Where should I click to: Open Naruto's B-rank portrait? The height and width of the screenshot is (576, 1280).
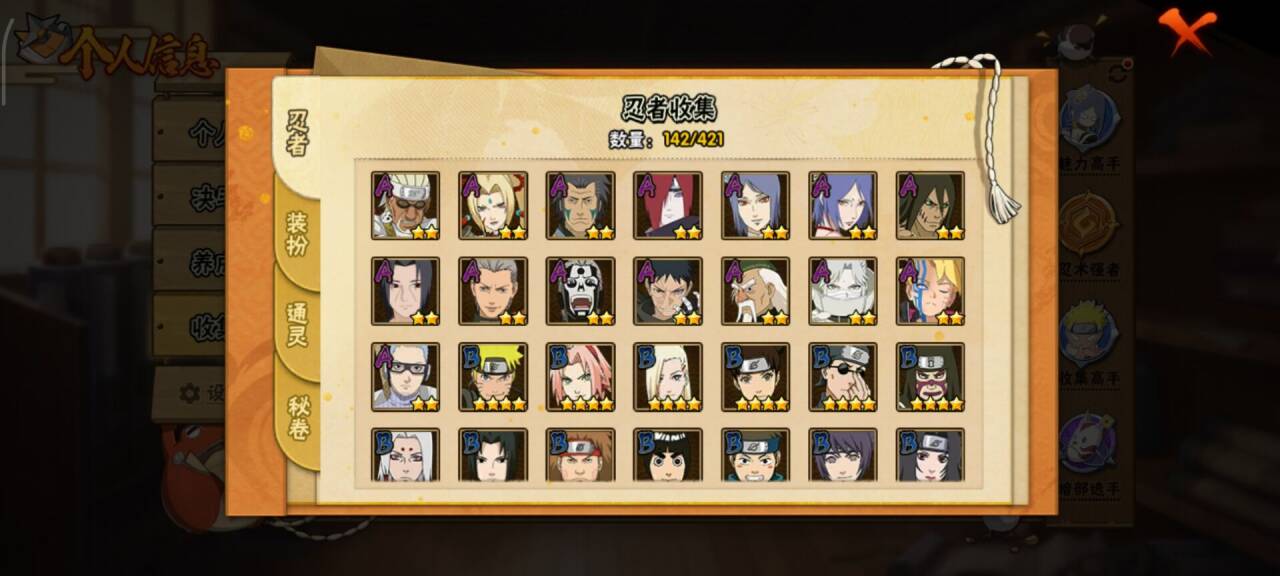(493, 377)
